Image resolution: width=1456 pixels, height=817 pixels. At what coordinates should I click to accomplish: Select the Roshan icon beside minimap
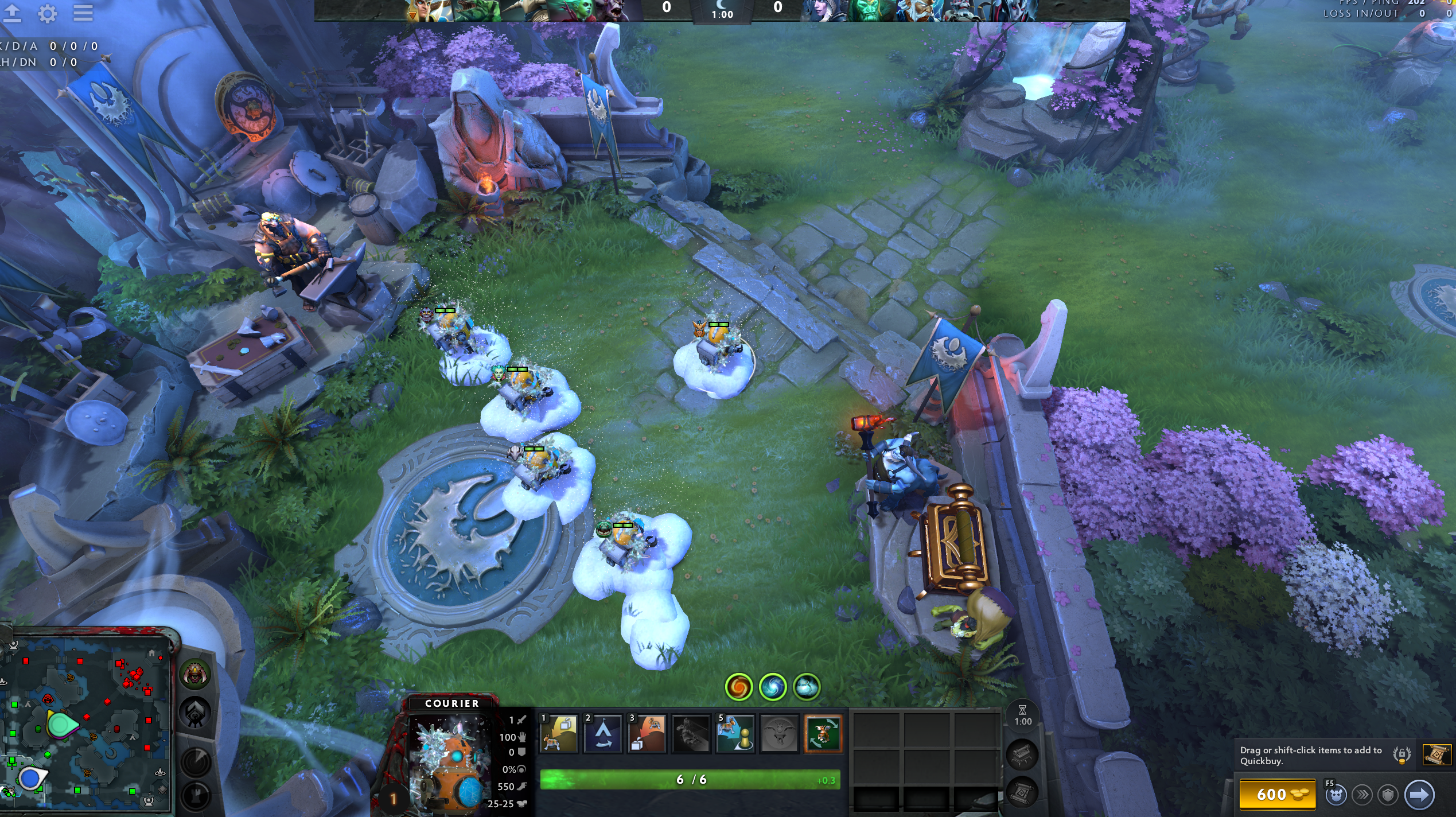[x=195, y=675]
